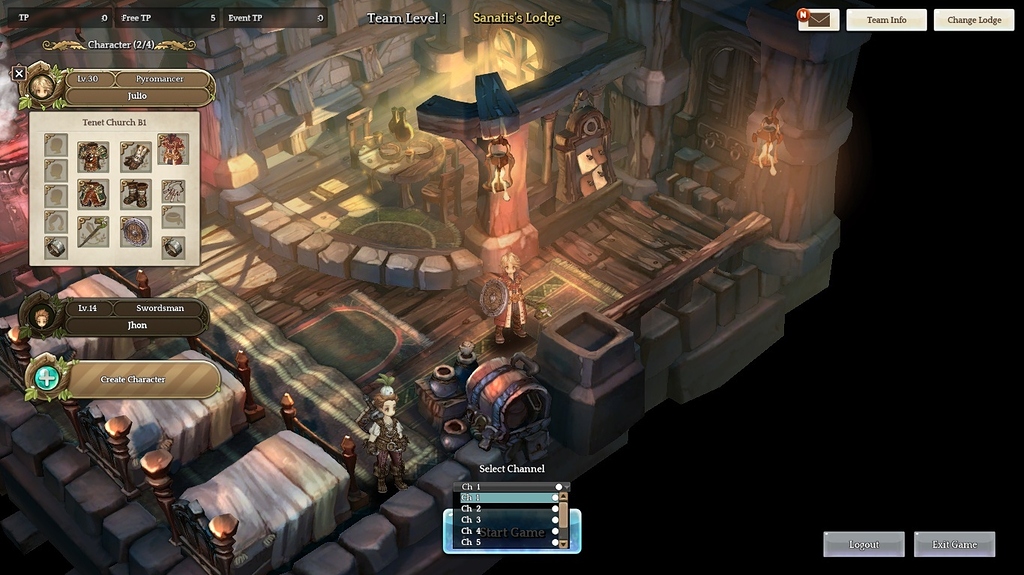Screen dimensions: 1024x575
Task: Inspect the gloves equipment slot
Action: (135, 155)
